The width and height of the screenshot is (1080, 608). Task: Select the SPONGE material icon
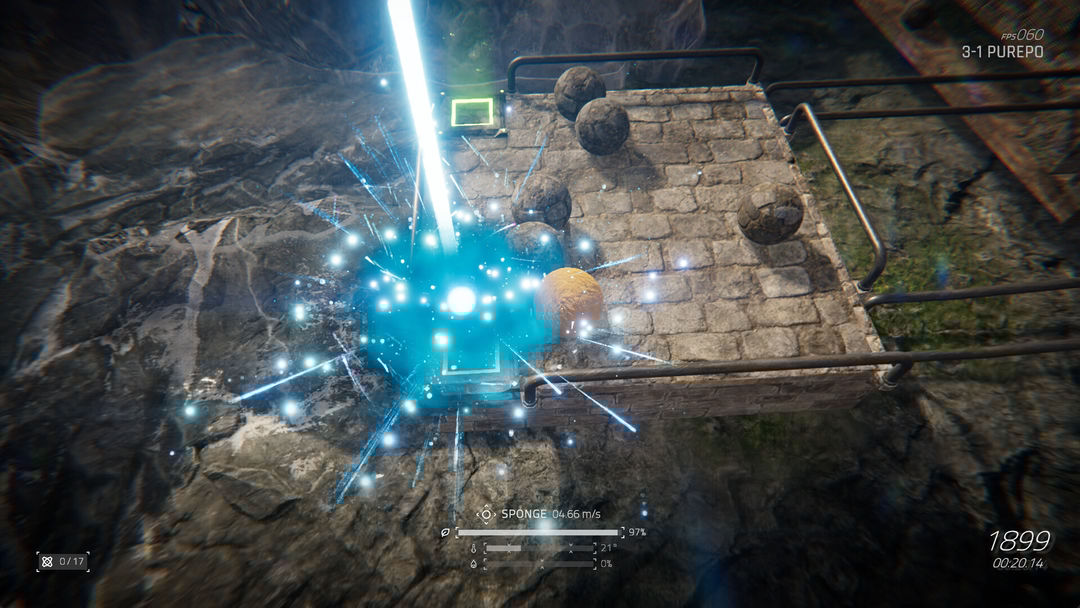click(486, 514)
